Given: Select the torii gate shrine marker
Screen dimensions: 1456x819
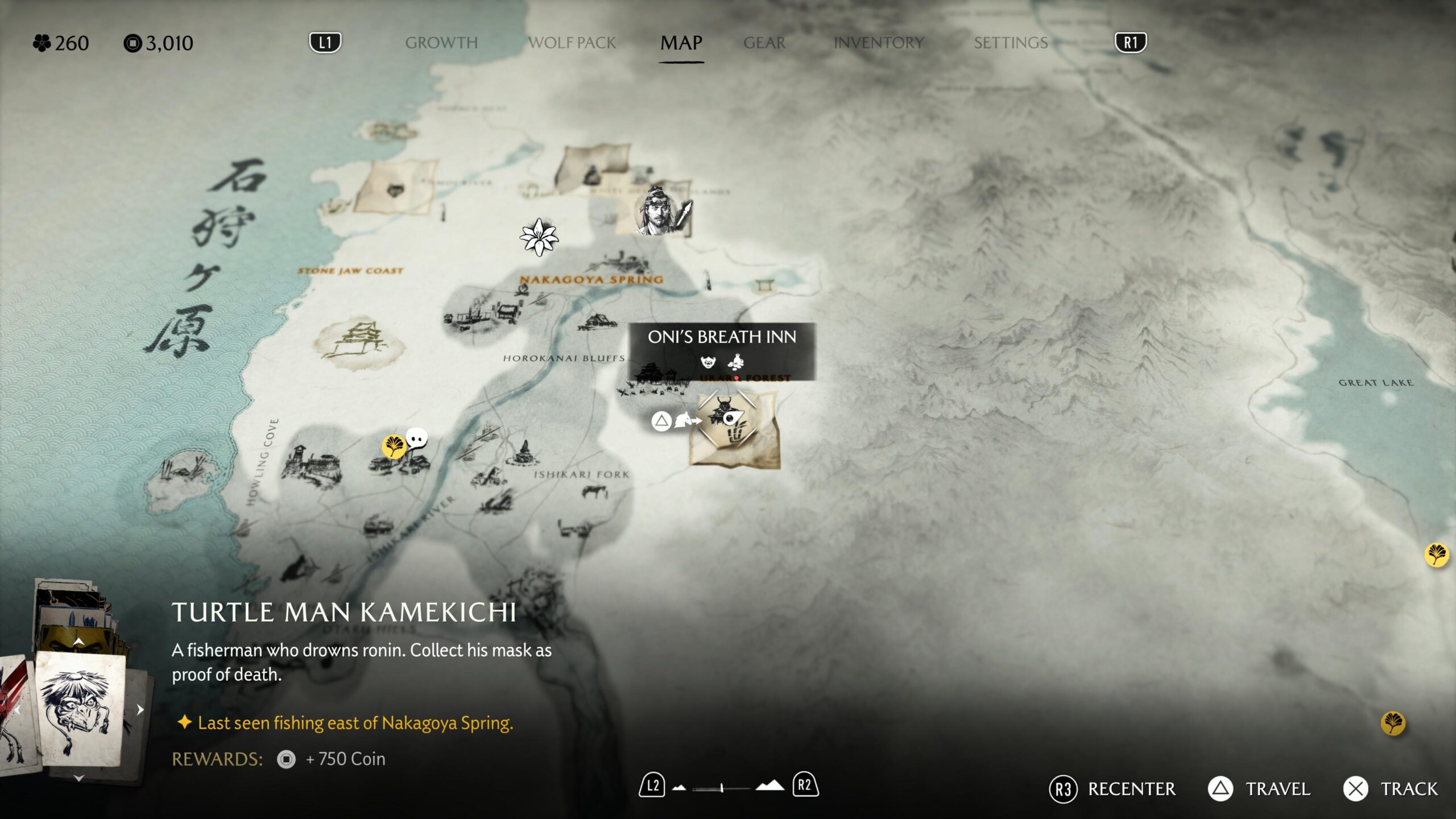Looking at the screenshot, I should pyautogui.click(x=765, y=285).
